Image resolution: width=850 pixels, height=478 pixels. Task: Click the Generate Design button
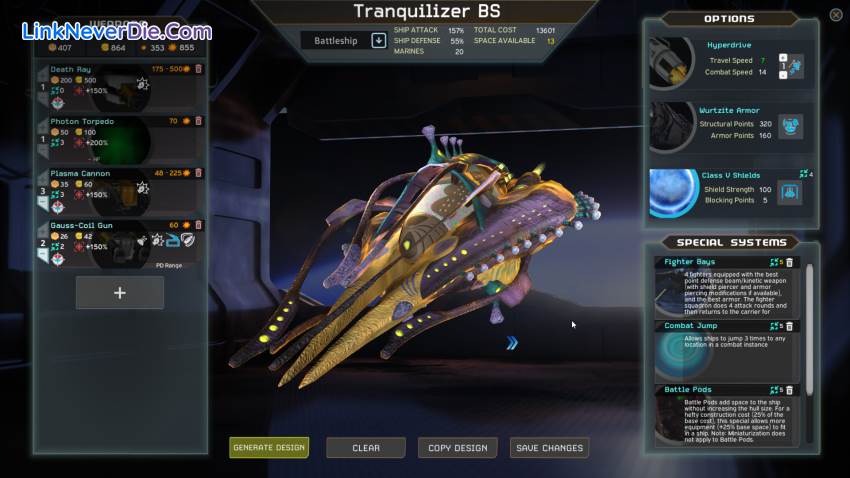pyautogui.click(x=269, y=447)
